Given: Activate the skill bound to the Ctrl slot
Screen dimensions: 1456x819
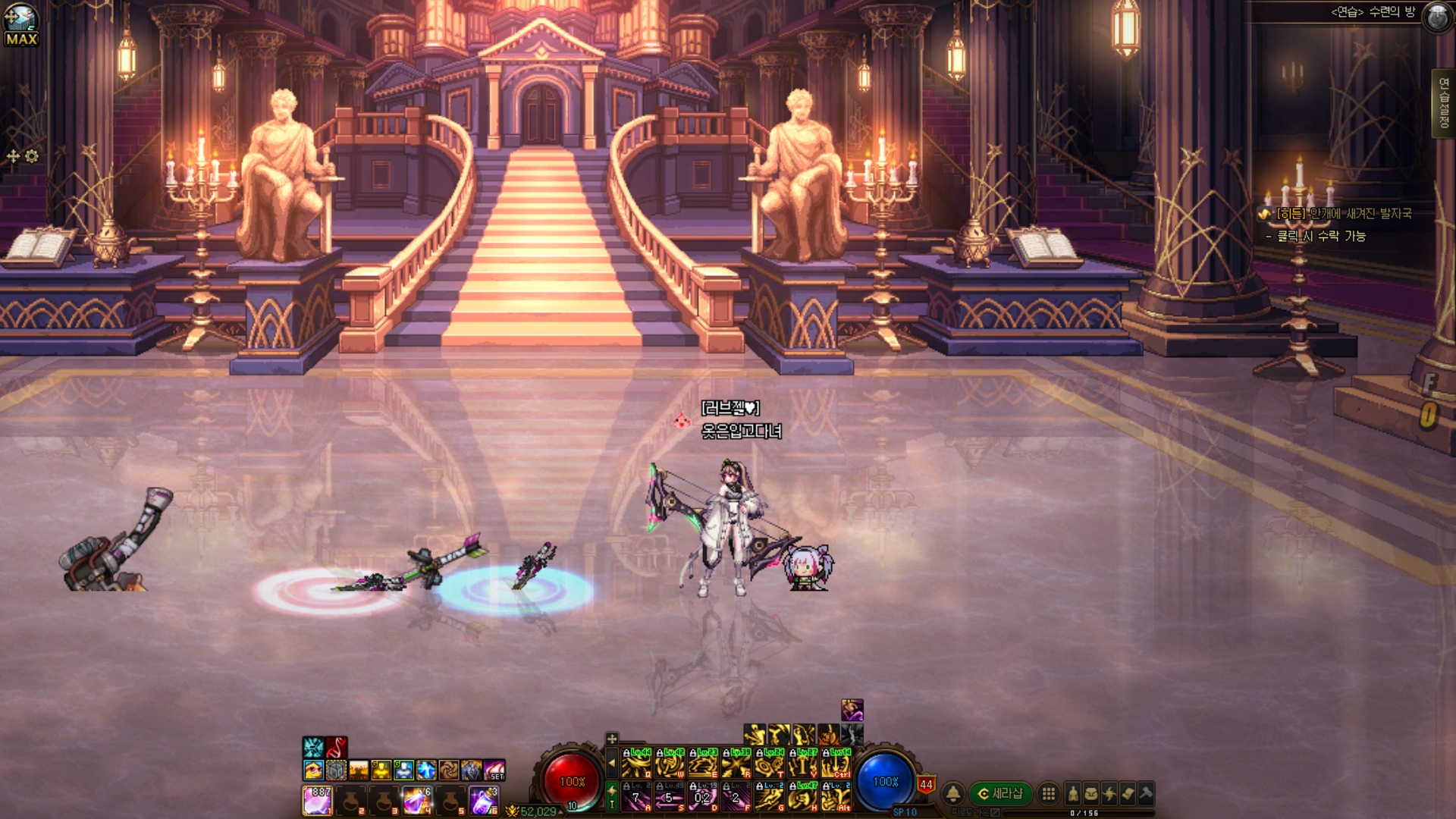Looking at the screenshot, I should pyautogui.click(x=836, y=764).
